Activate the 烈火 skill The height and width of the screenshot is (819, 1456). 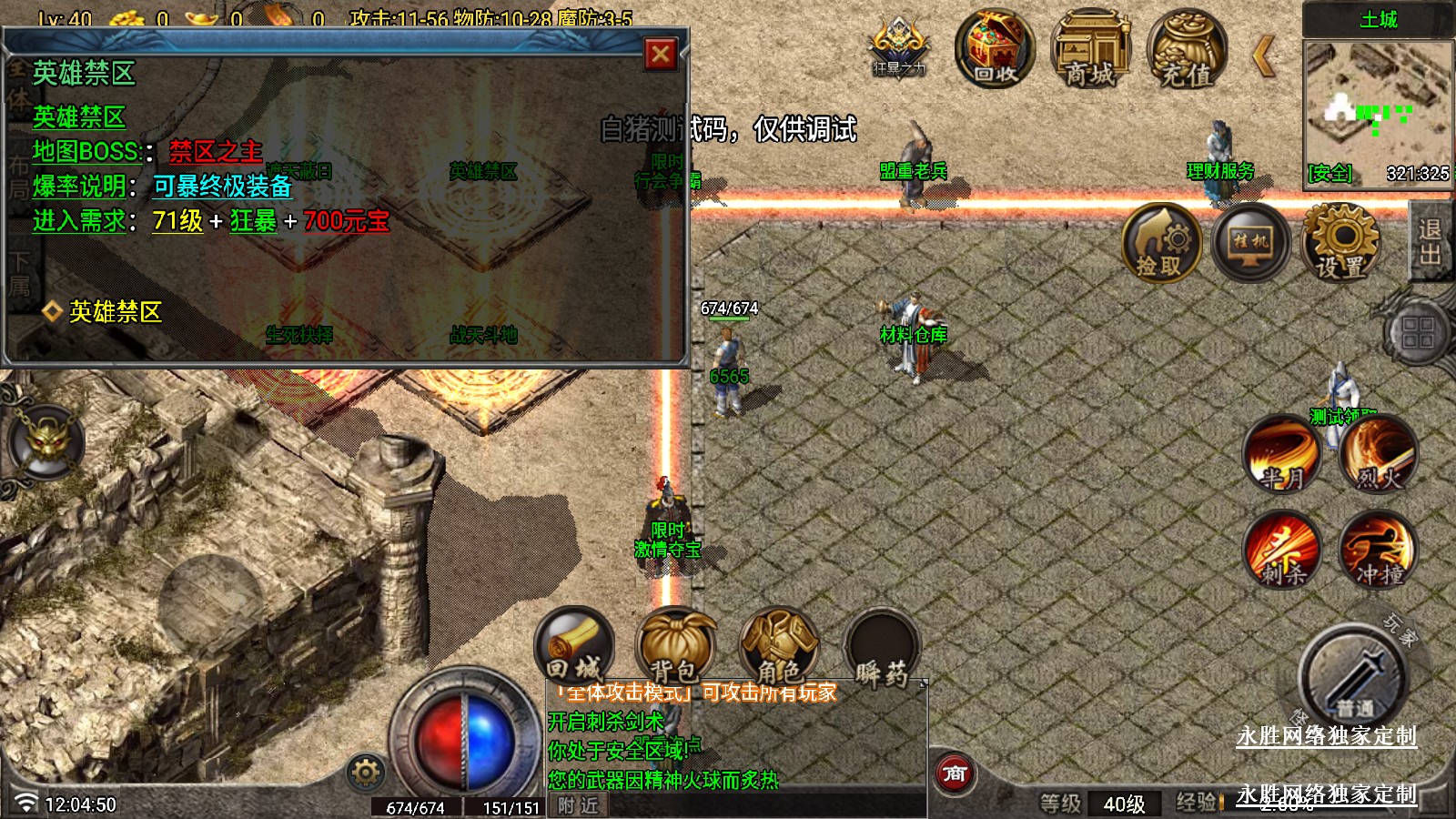[1379, 453]
